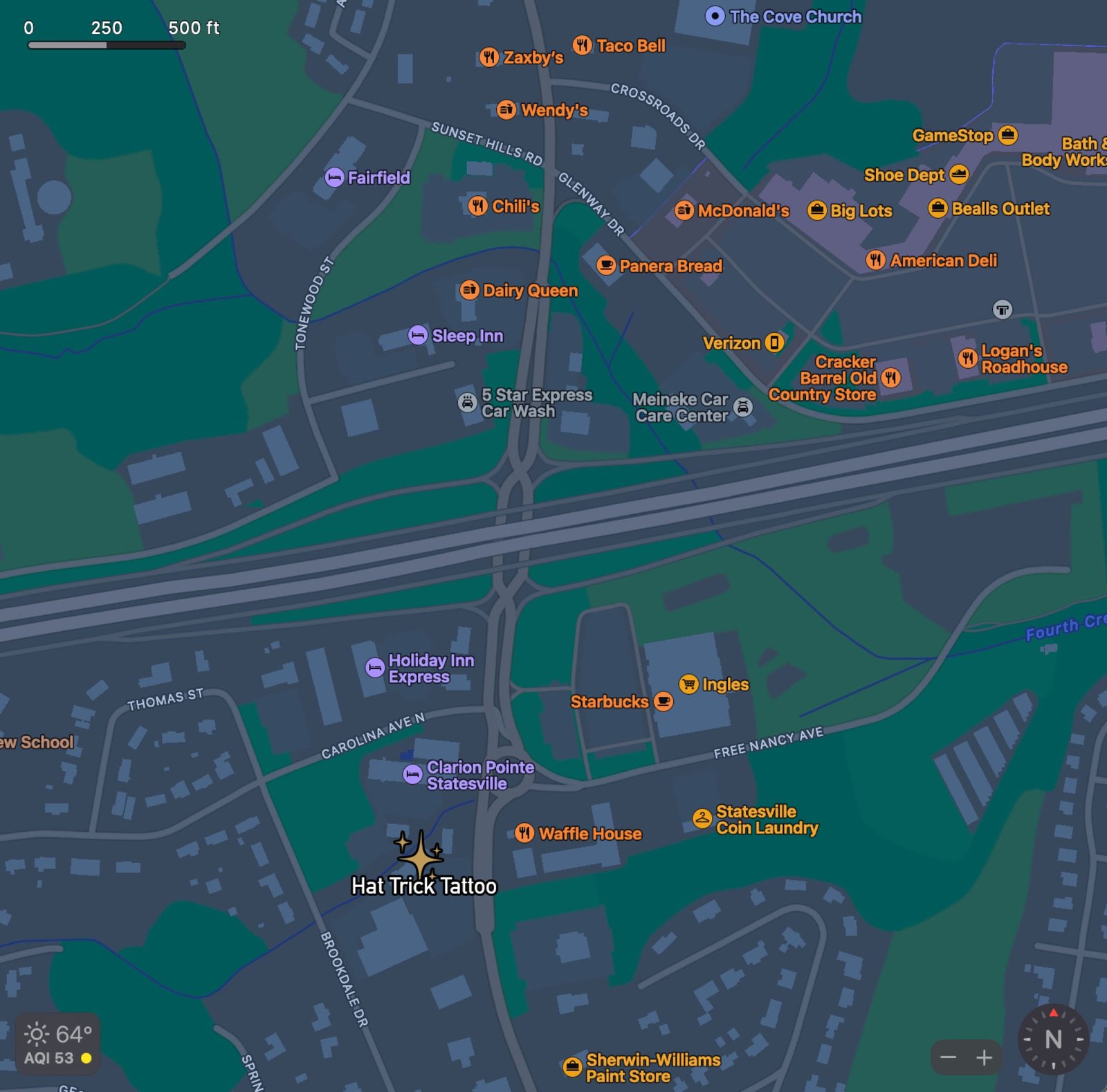The width and height of the screenshot is (1107, 1092).
Task: Zoom out with the minus button
Action: [x=949, y=1057]
